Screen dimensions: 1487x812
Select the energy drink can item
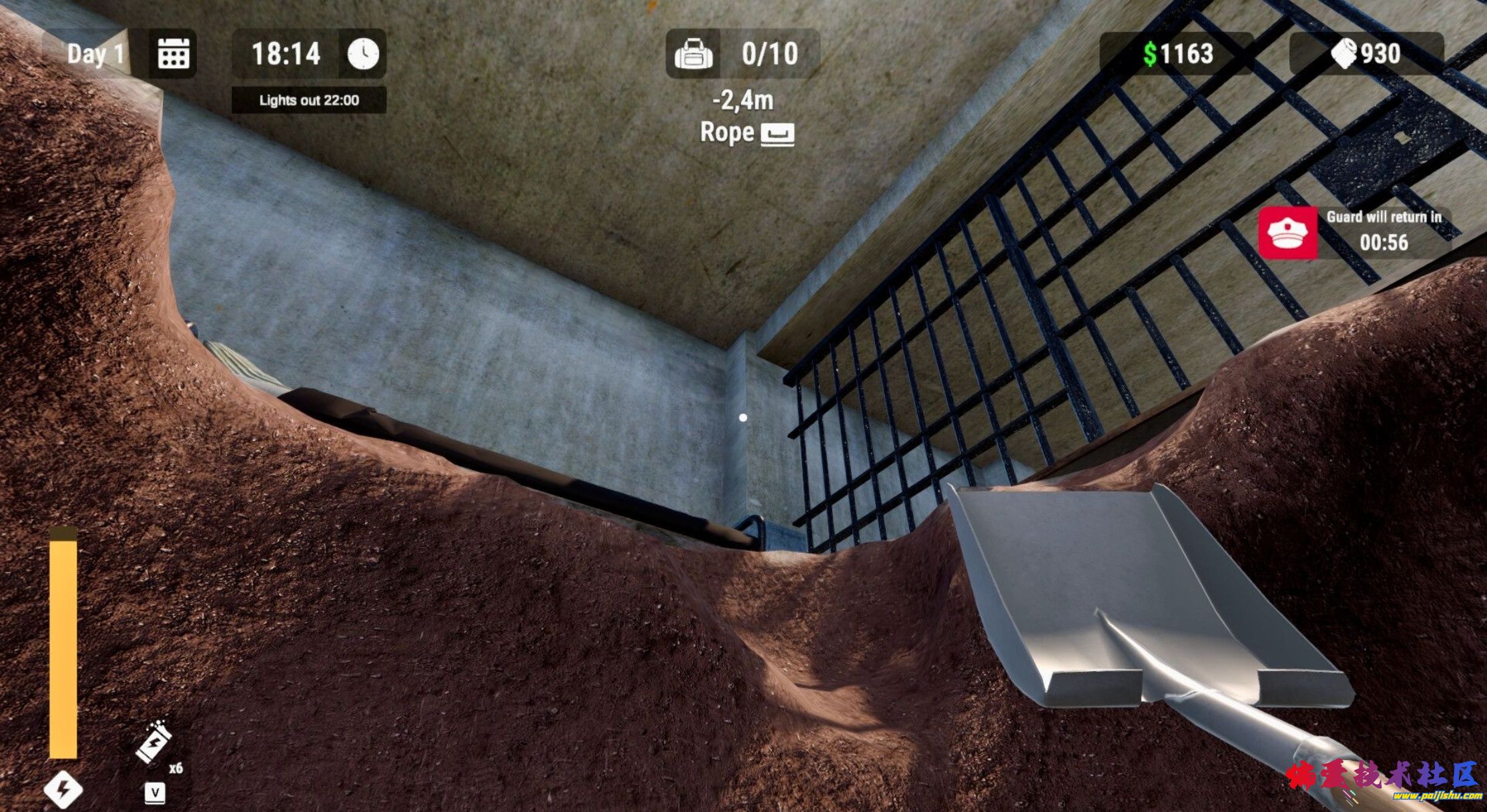(154, 741)
